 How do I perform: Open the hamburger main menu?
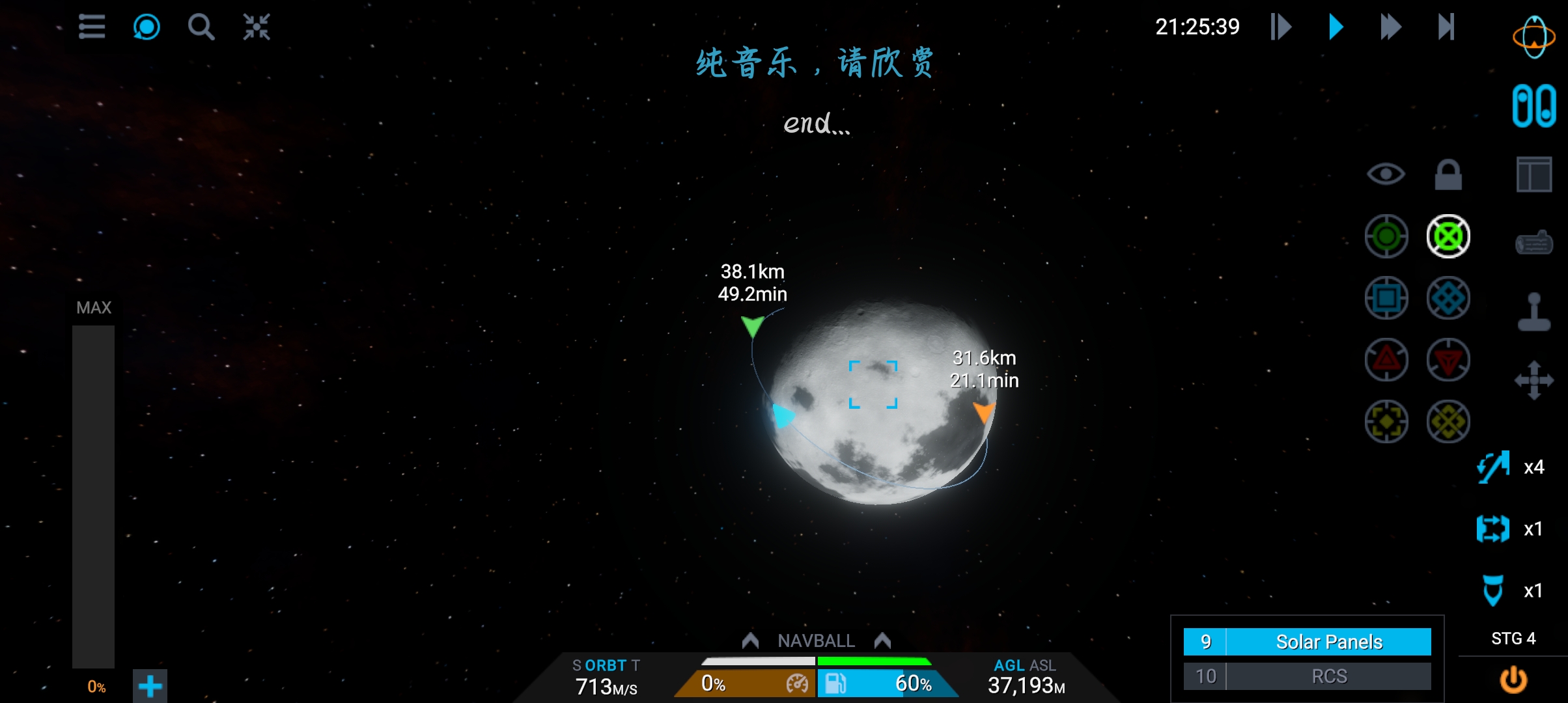click(92, 27)
